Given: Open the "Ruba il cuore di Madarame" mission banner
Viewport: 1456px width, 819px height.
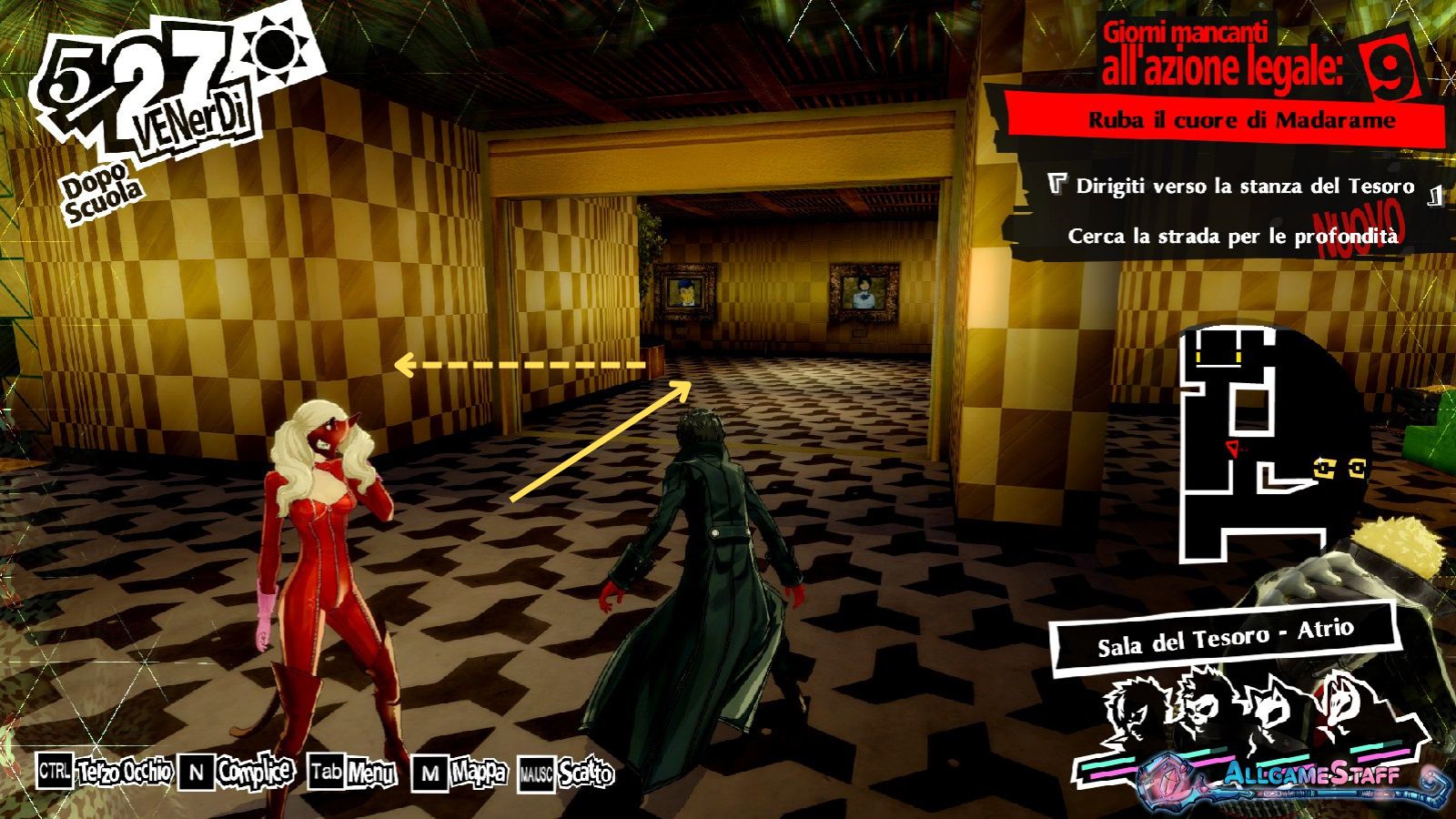Looking at the screenshot, I should click(1241, 120).
